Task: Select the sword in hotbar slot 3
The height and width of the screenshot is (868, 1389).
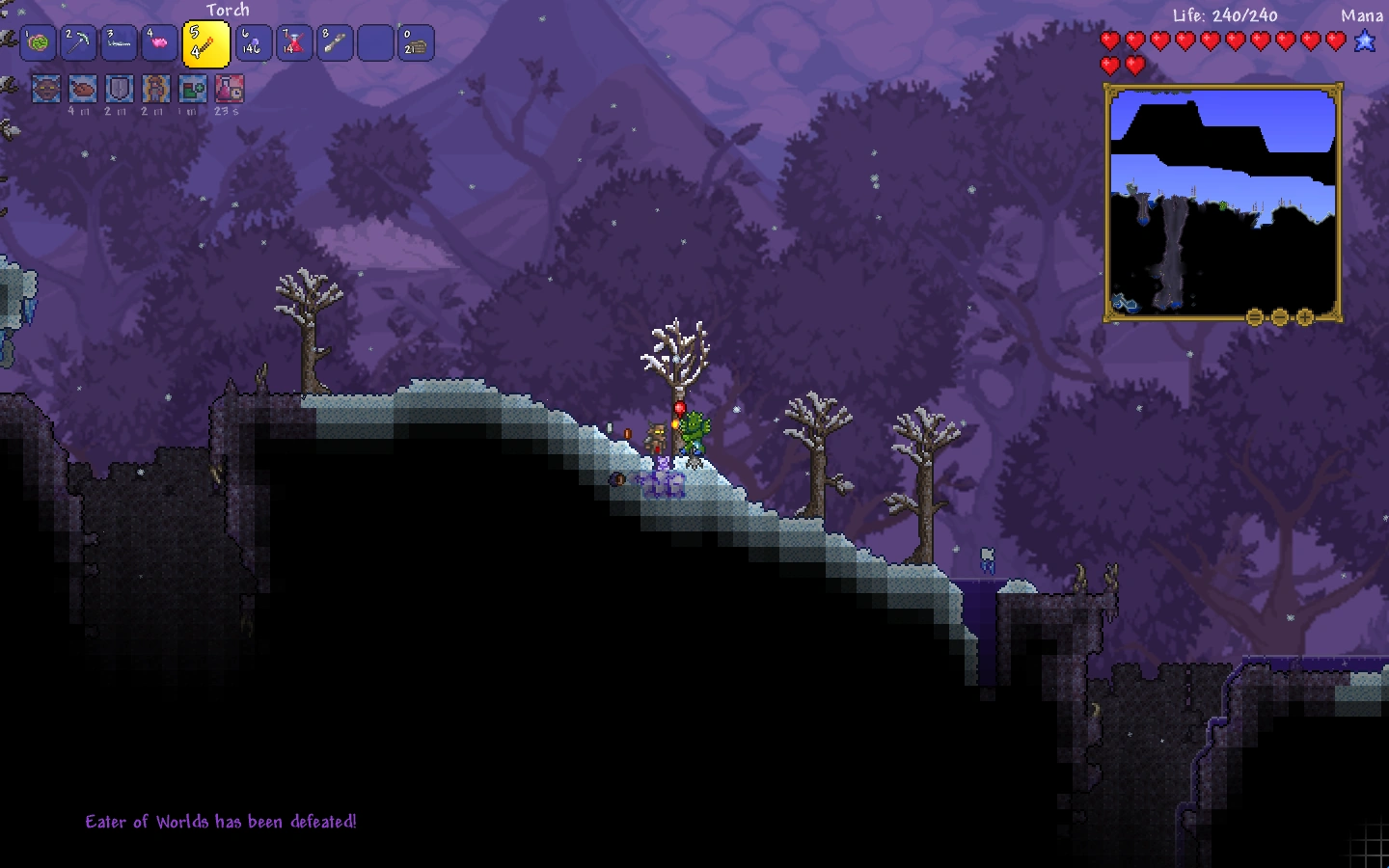Action: 119,42
